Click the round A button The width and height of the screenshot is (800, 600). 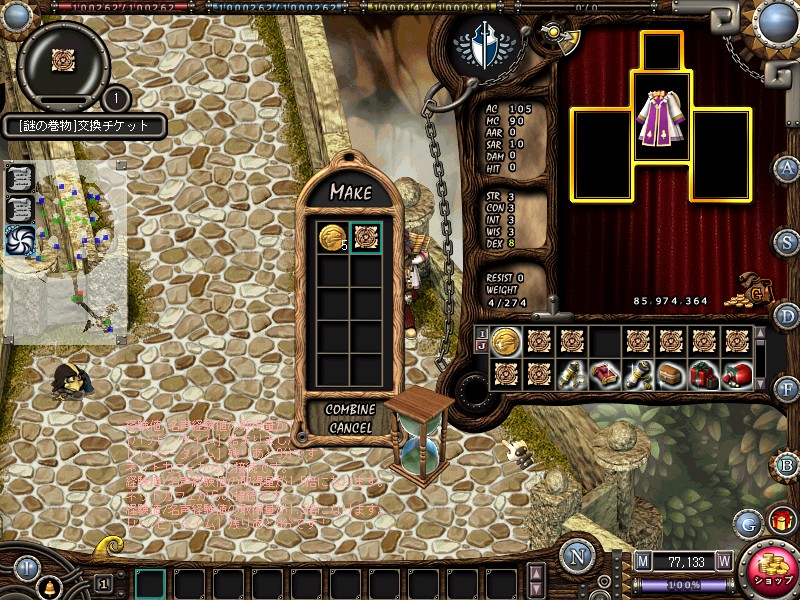tap(786, 168)
